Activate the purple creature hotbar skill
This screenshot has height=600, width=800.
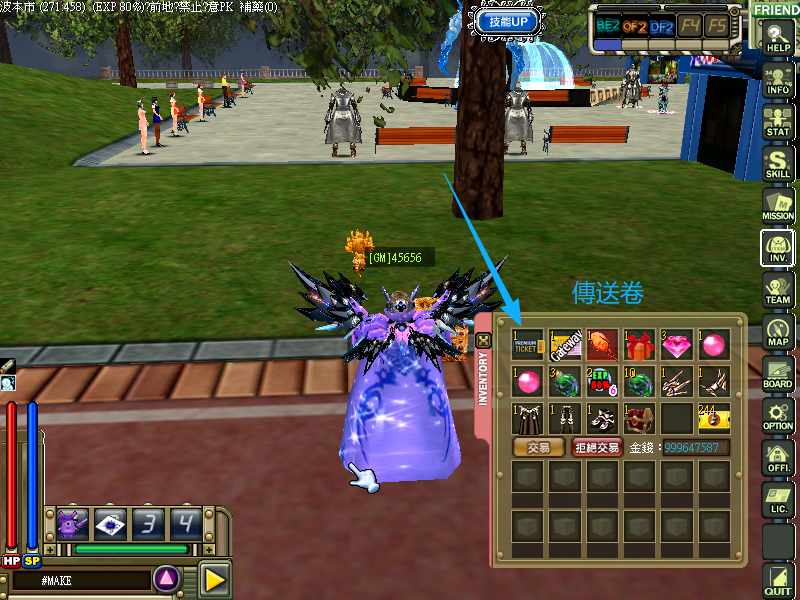72,523
